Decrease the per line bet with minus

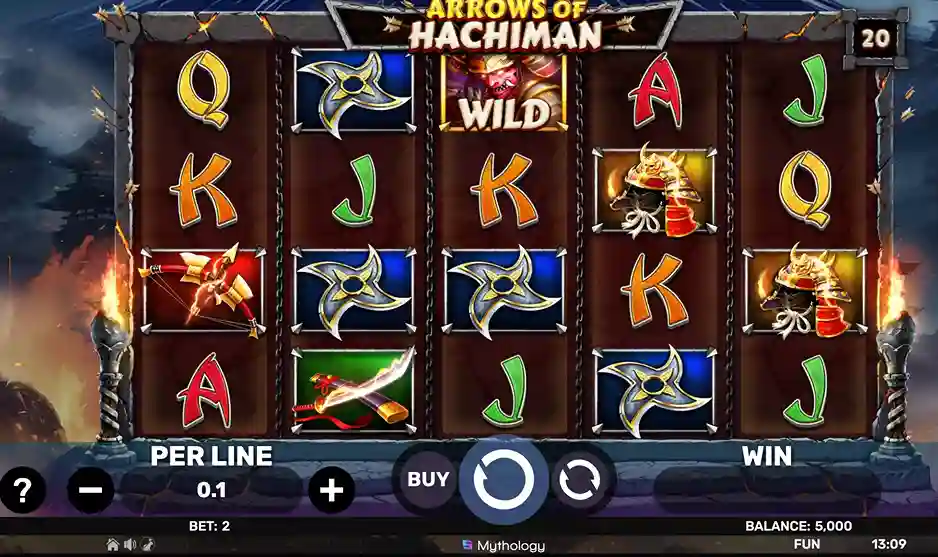(90, 491)
